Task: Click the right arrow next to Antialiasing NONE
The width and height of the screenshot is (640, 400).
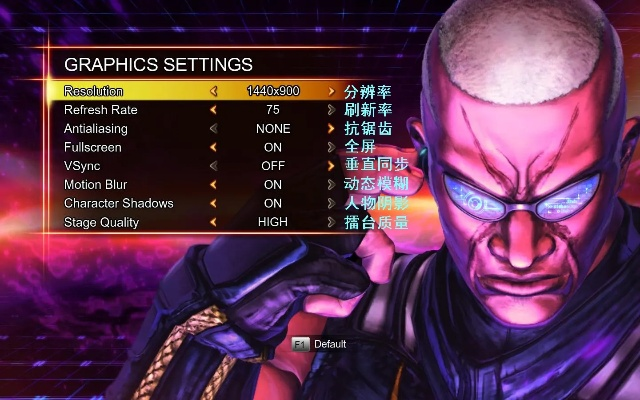Action: point(331,129)
